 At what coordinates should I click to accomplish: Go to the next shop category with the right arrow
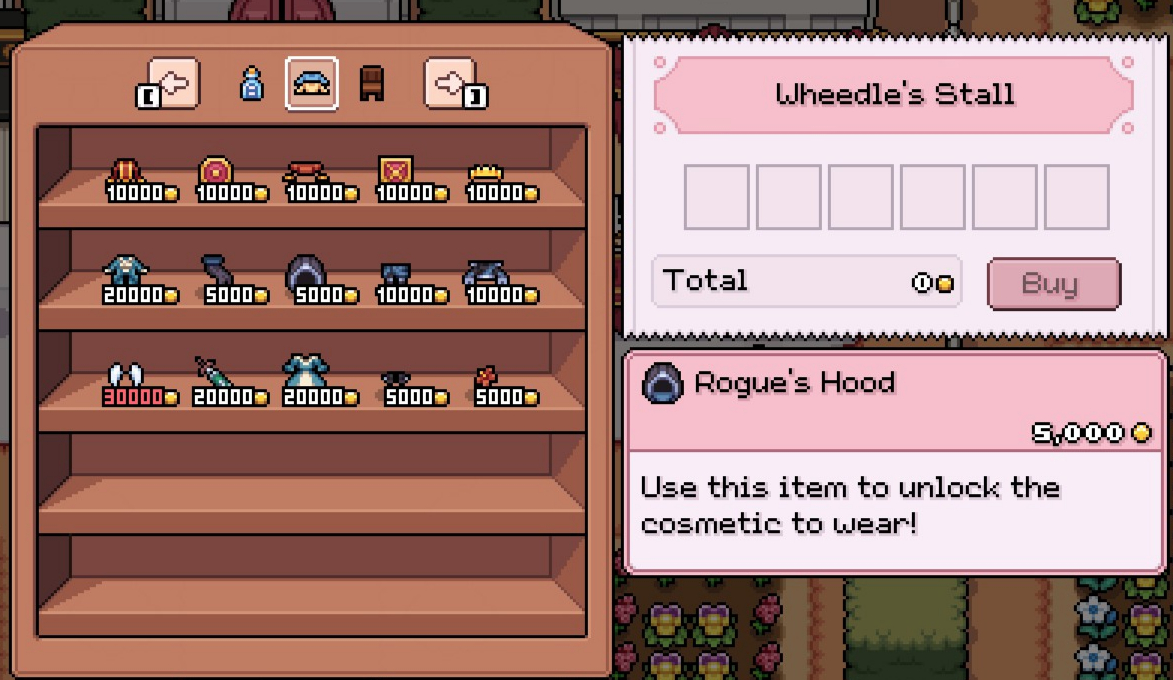click(x=450, y=84)
